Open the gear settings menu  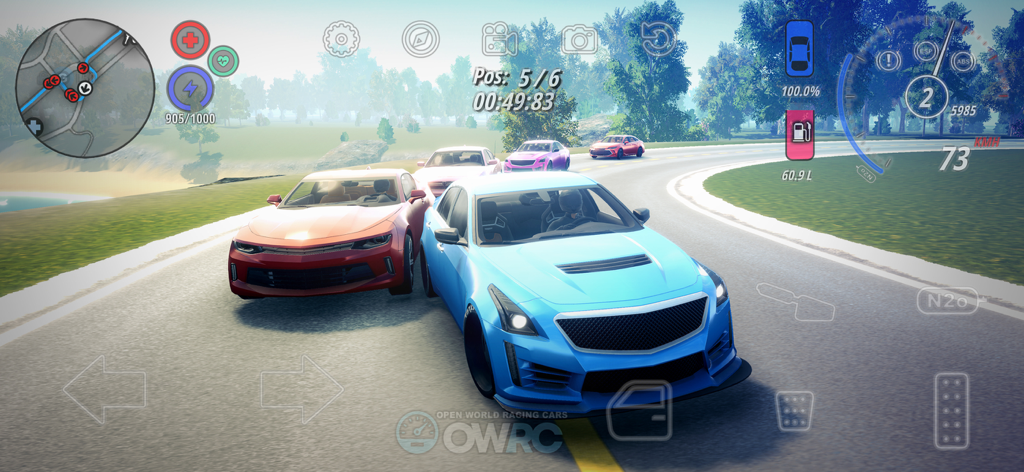coord(341,39)
